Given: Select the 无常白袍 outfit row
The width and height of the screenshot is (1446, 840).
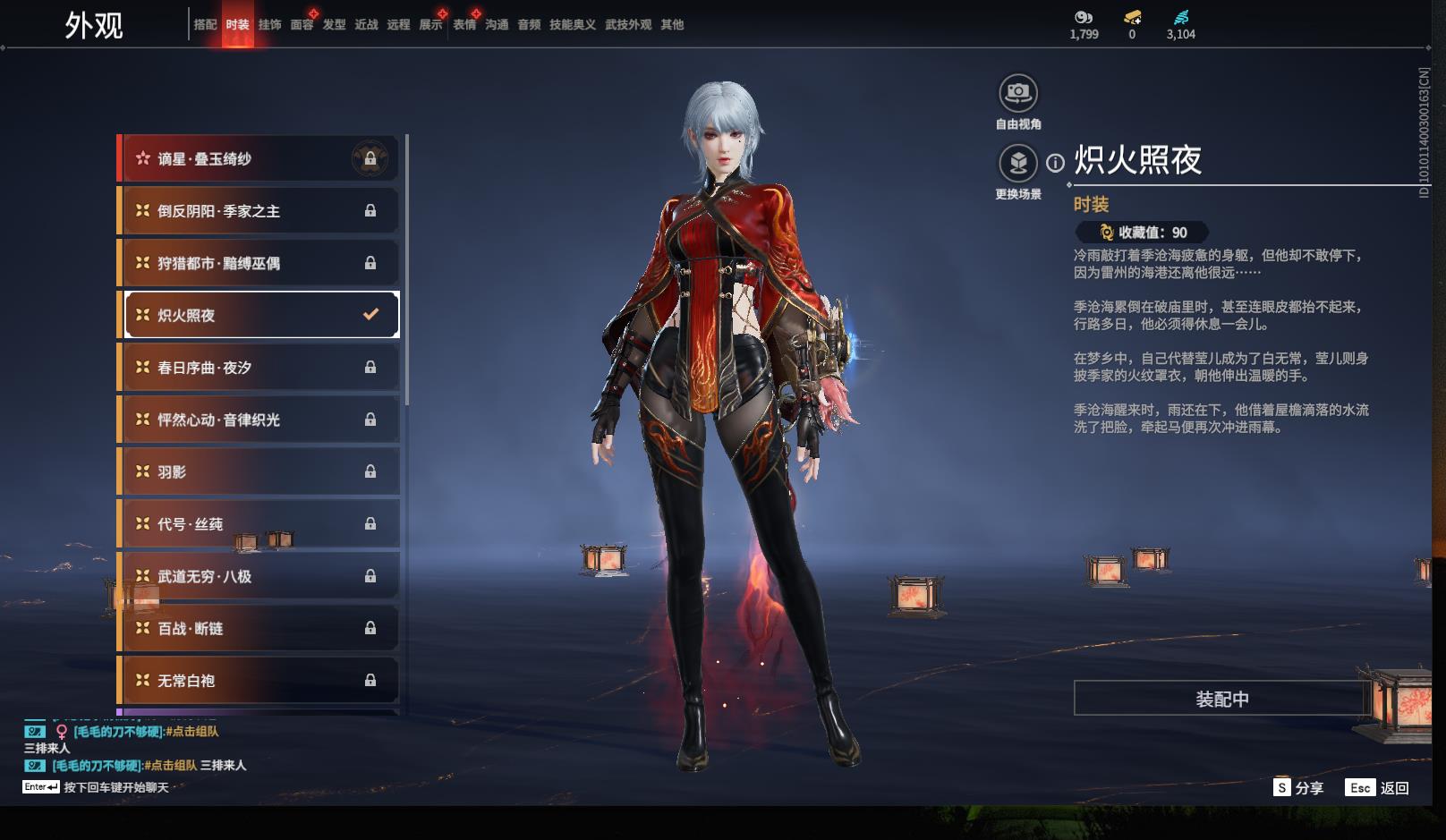Looking at the screenshot, I should 259,681.
